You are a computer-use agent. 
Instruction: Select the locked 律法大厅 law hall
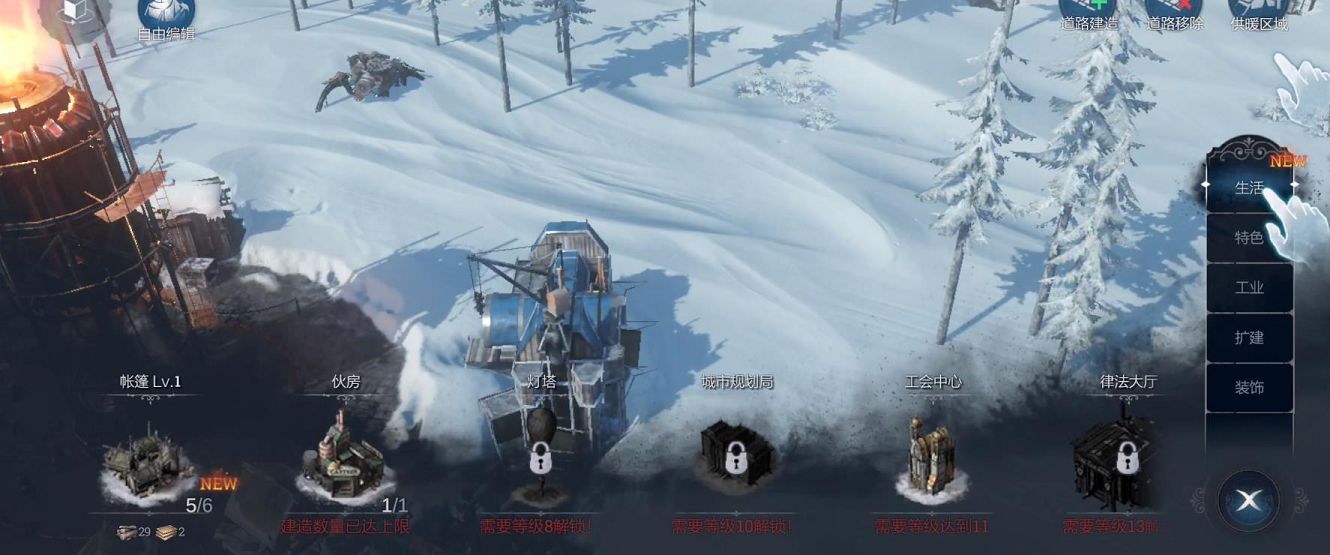(x=1126, y=460)
